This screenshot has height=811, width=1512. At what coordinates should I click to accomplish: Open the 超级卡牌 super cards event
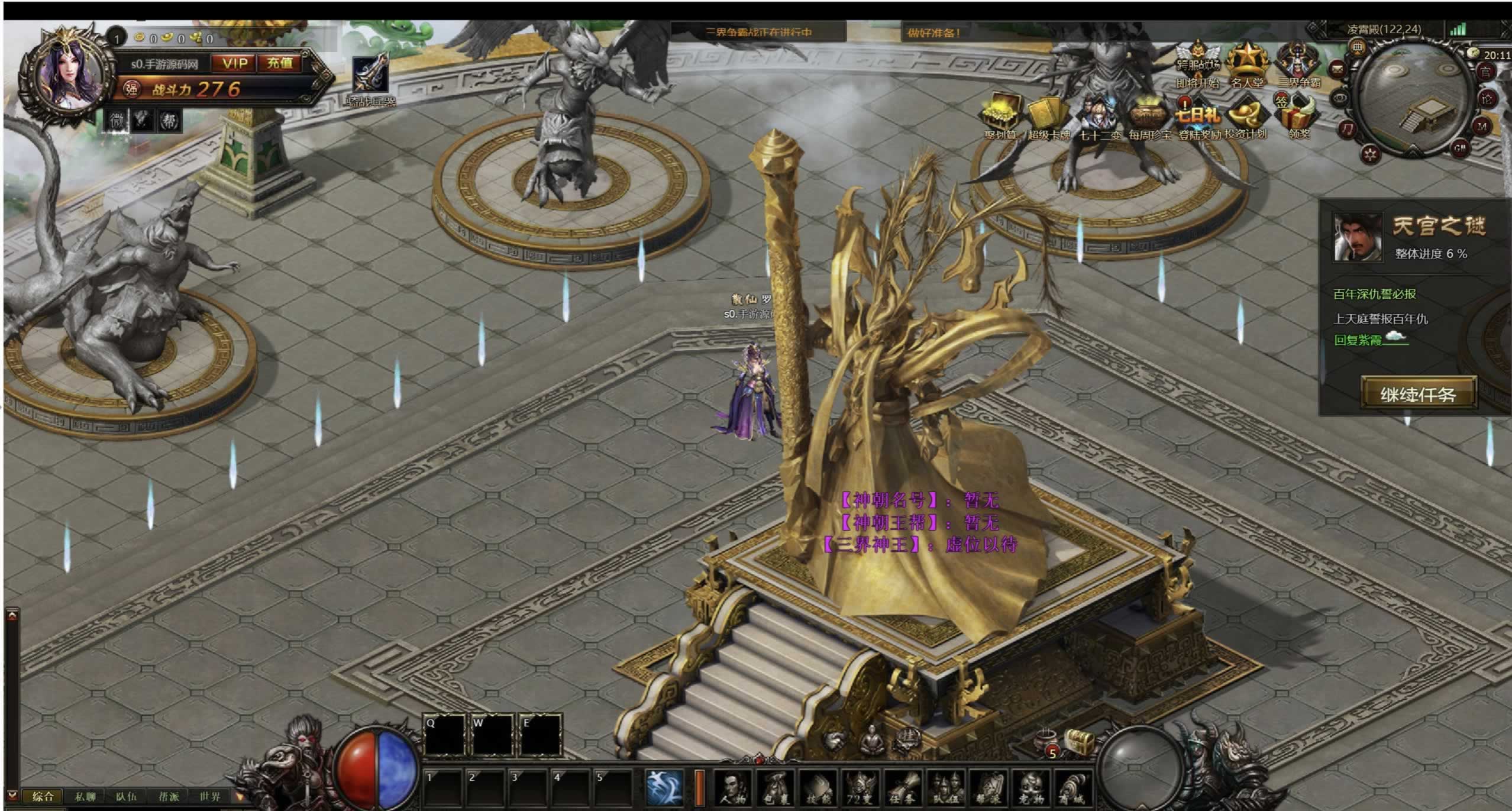point(1048,117)
